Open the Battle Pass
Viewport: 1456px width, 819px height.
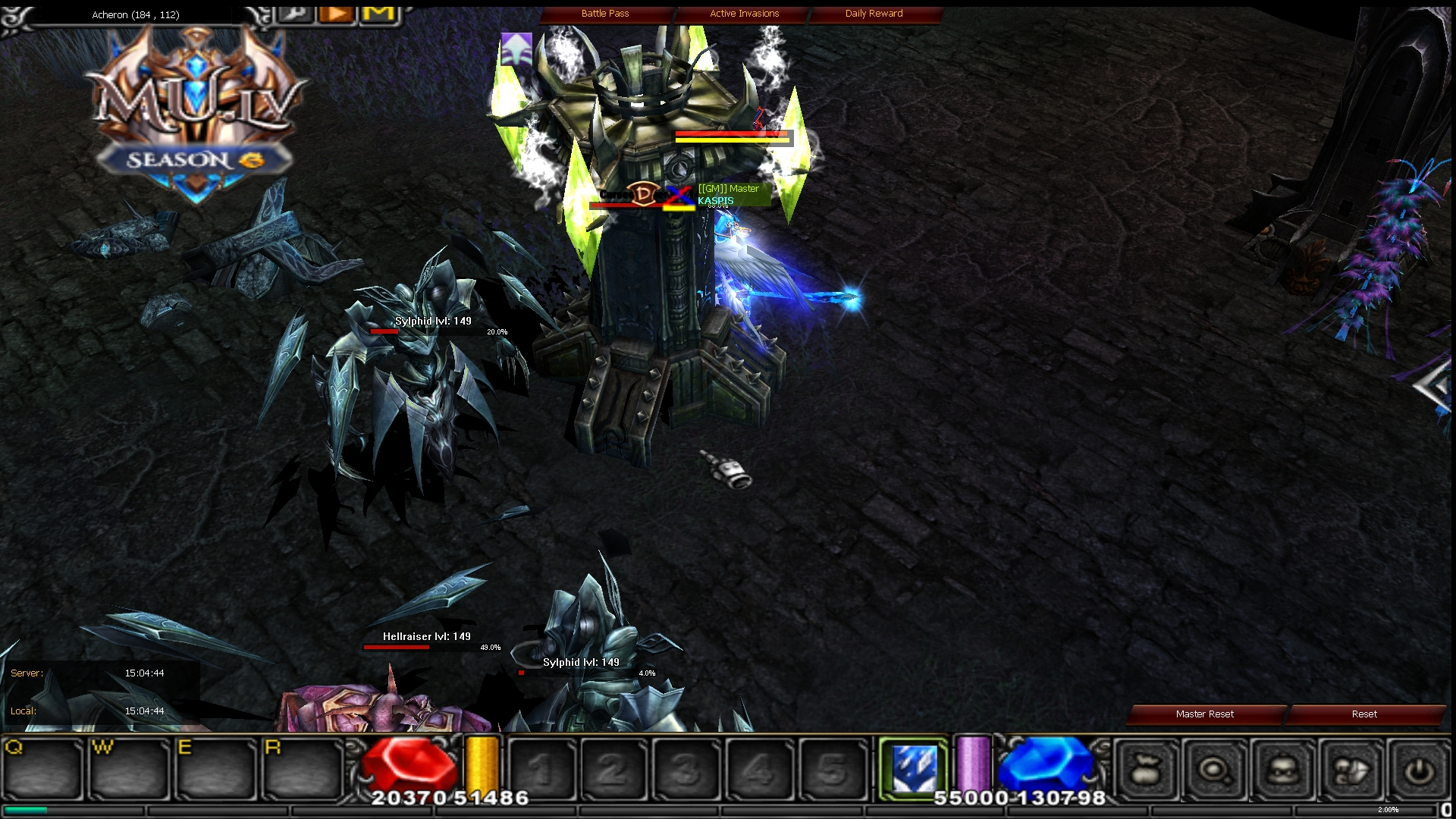pos(604,13)
